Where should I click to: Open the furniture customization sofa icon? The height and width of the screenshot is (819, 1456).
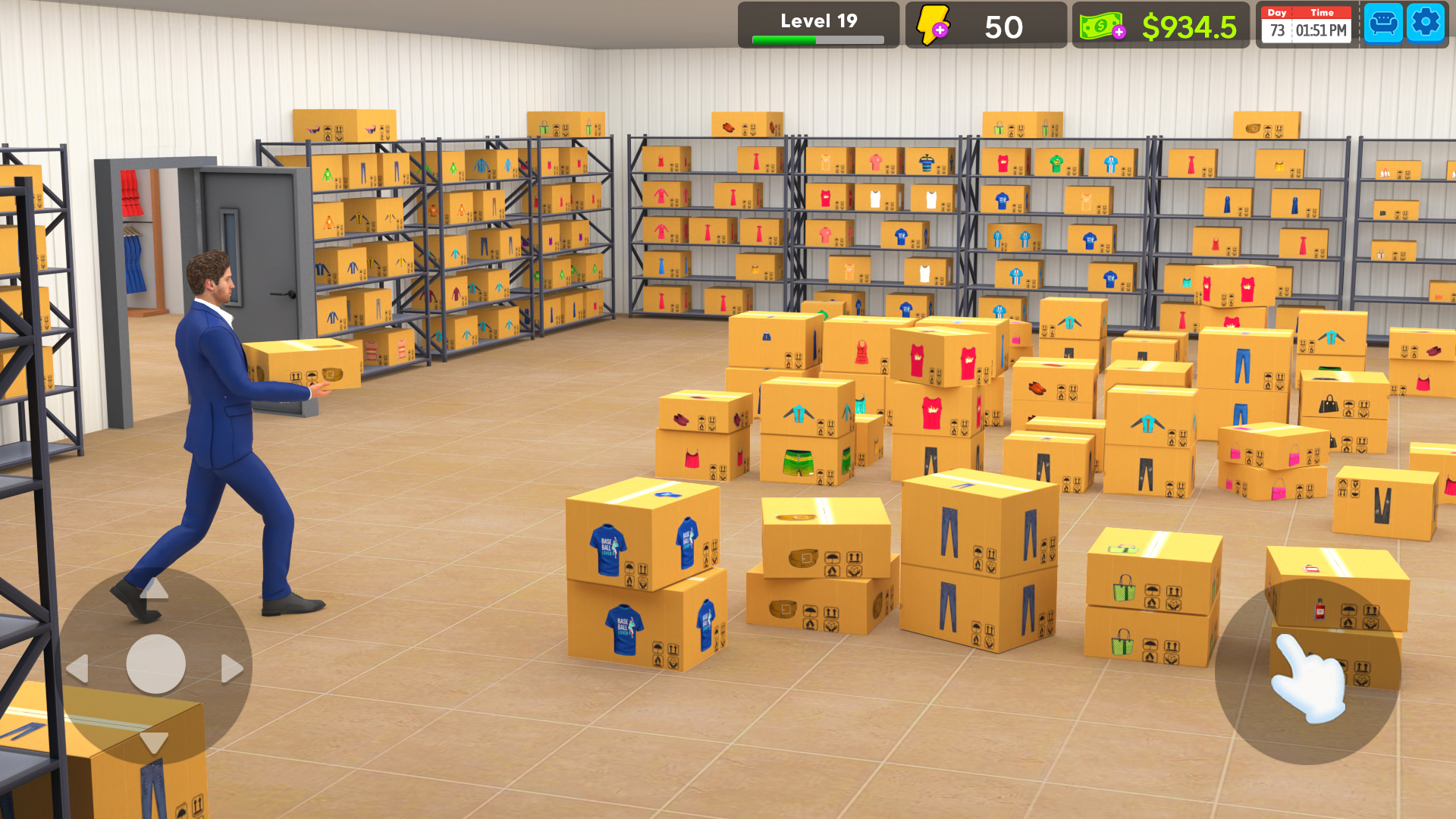point(1383,23)
